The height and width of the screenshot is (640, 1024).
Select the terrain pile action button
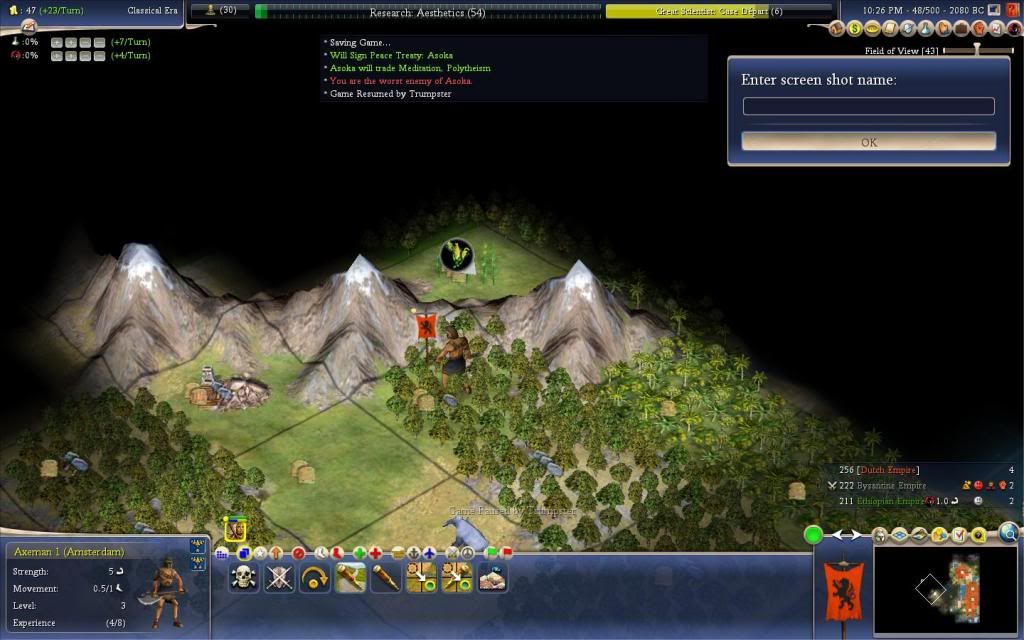click(492, 577)
